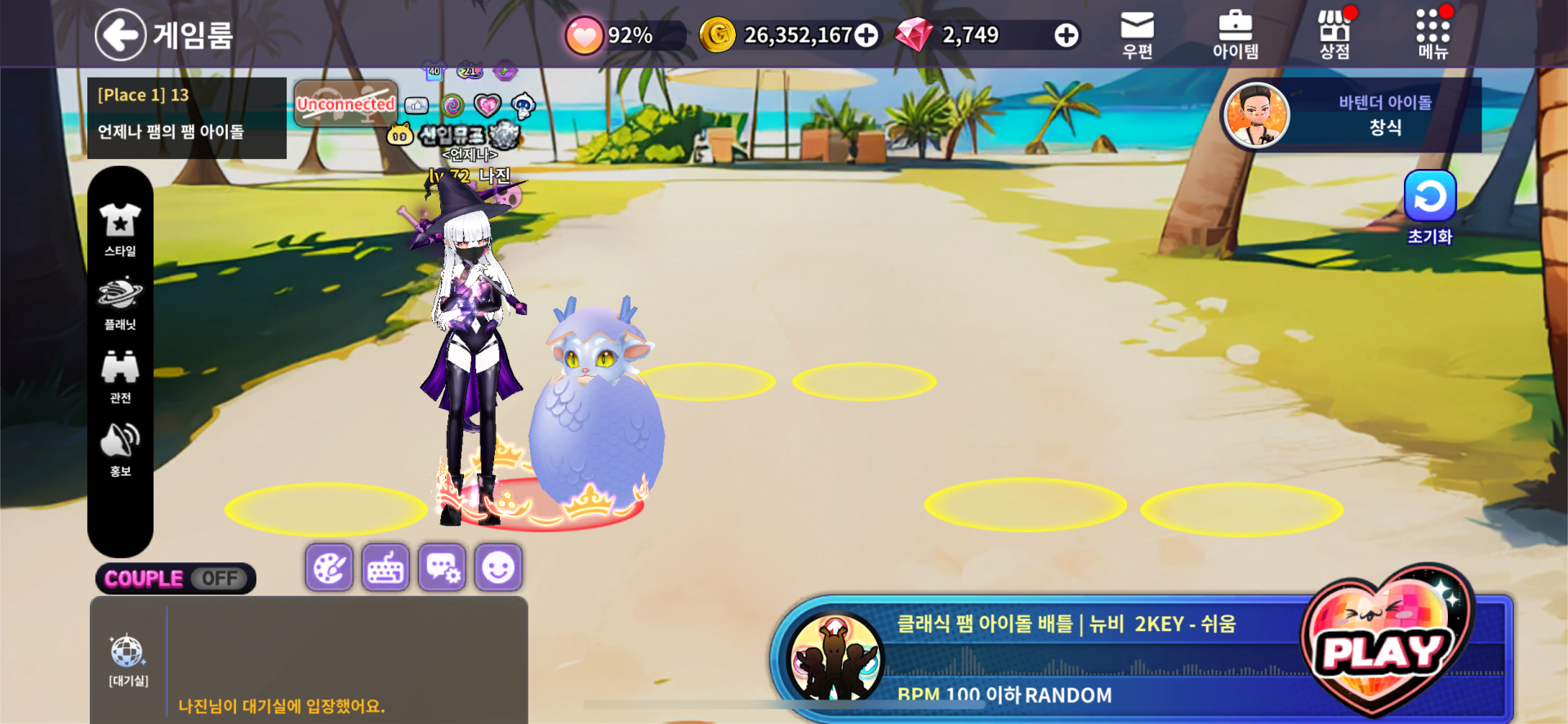This screenshot has height=724, width=1568.
Task: Select 관전 spectate binoculars
Action: click(x=120, y=376)
